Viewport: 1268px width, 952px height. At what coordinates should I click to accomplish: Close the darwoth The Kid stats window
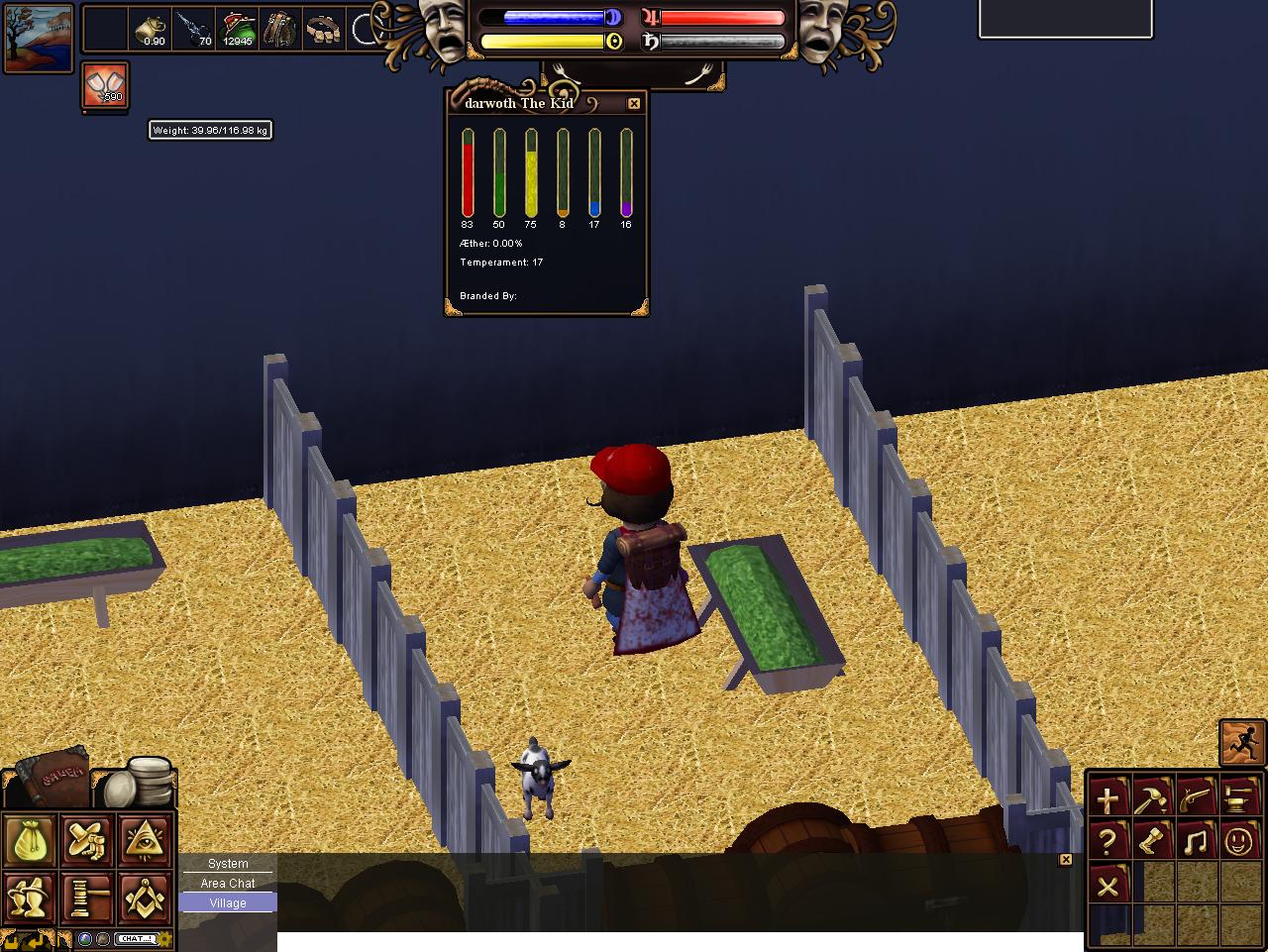(634, 103)
